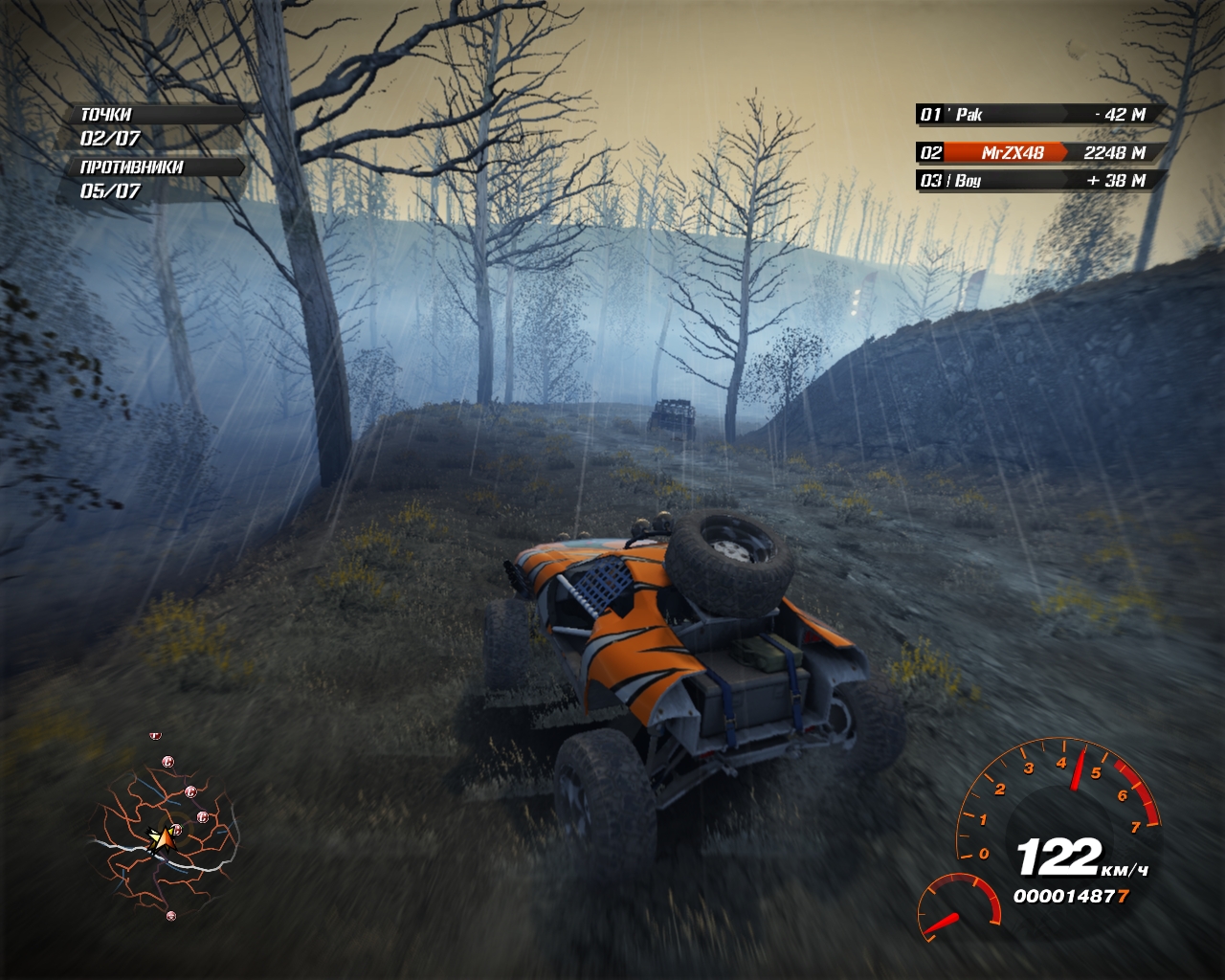The width and height of the screenshot is (1225, 980).
Task: Click the half-visible T marker at minimap top
Action: [x=155, y=736]
